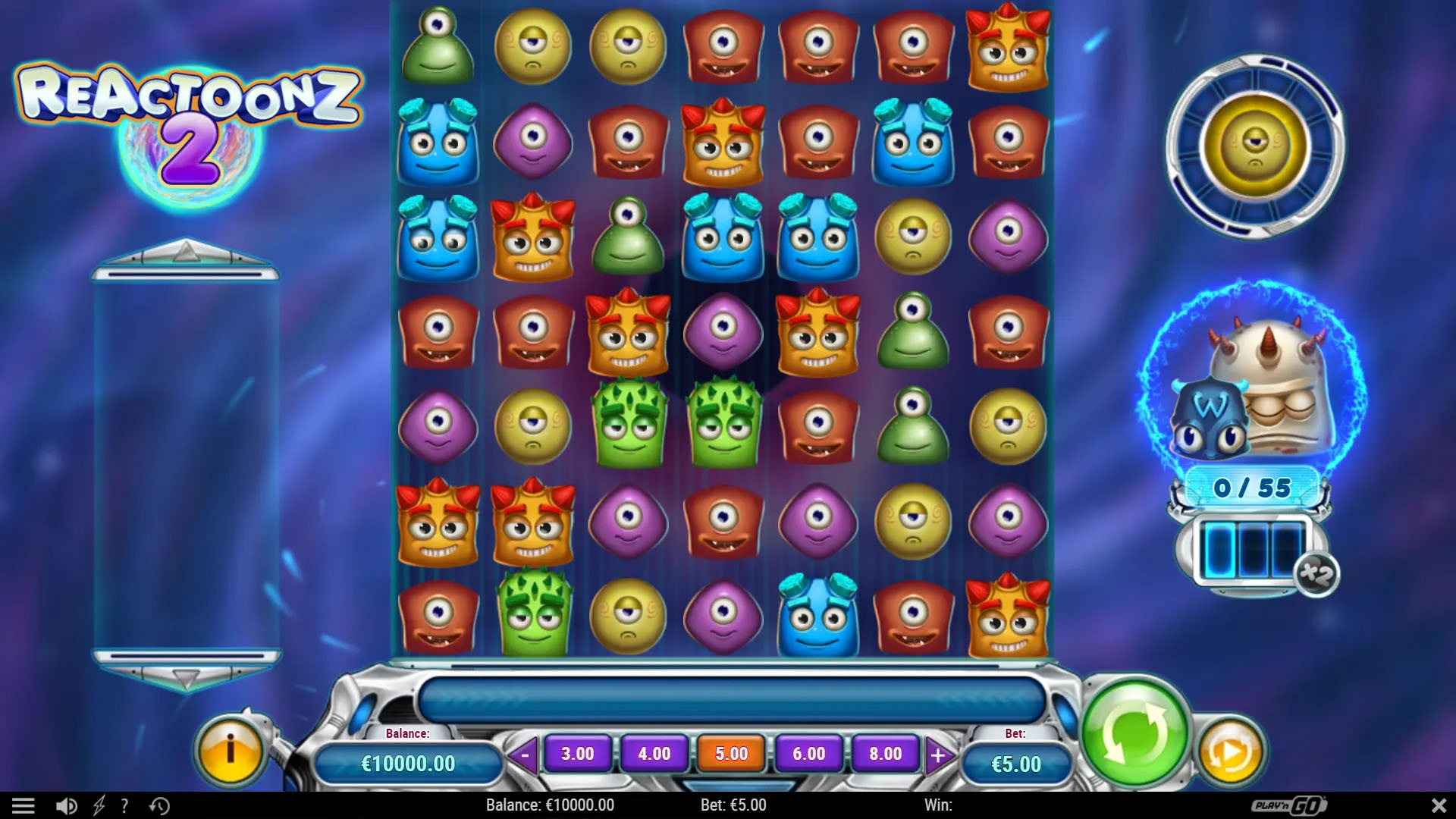Decrease the bet with the minus arrow

523,754
